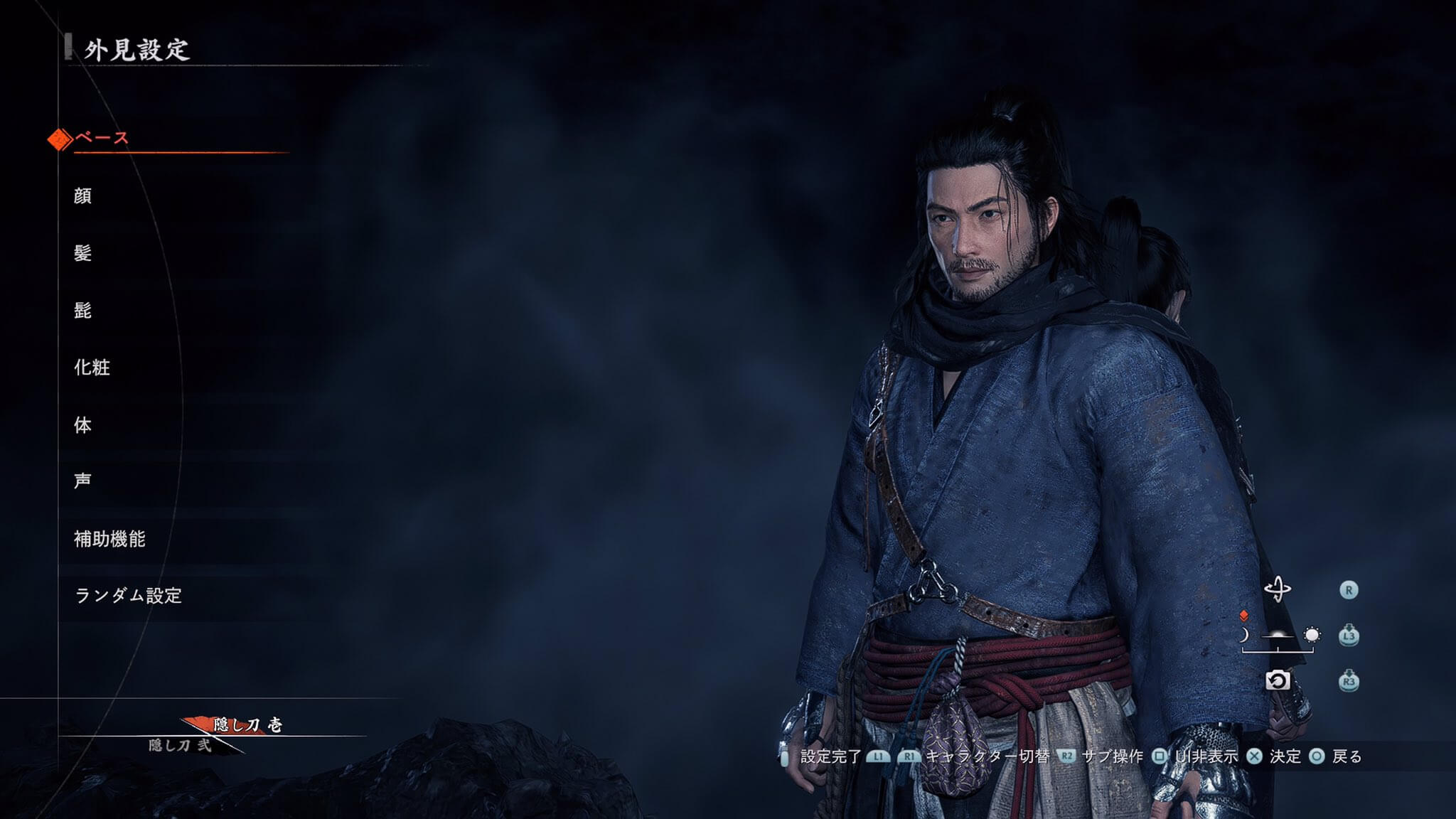Image resolution: width=1456 pixels, height=819 pixels.
Task: Choose the 髭 beard option
Action: point(83,310)
